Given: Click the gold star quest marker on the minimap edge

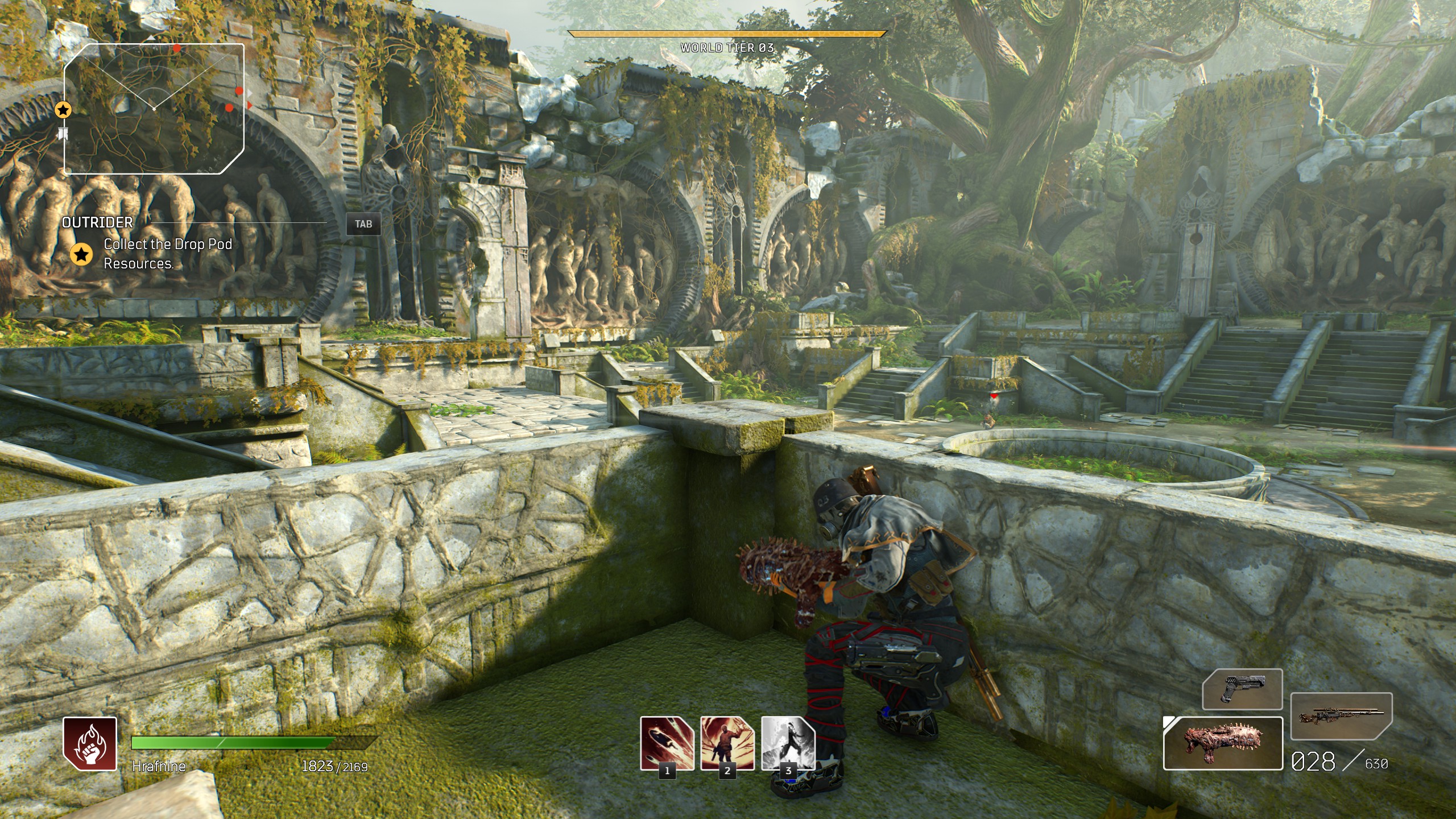Looking at the screenshot, I should pos(63,110).
